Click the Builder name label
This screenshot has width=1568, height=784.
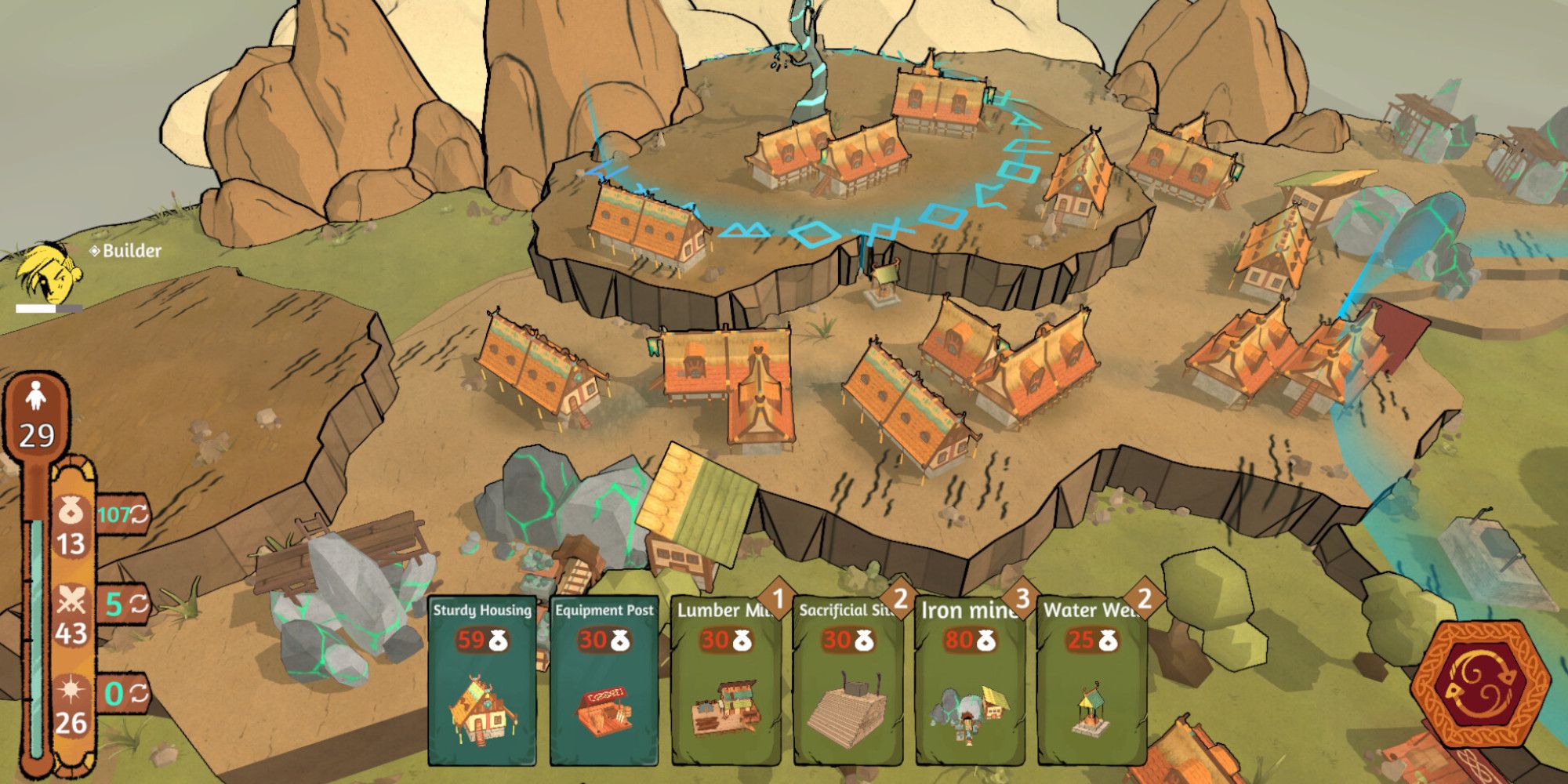(131, 252)
